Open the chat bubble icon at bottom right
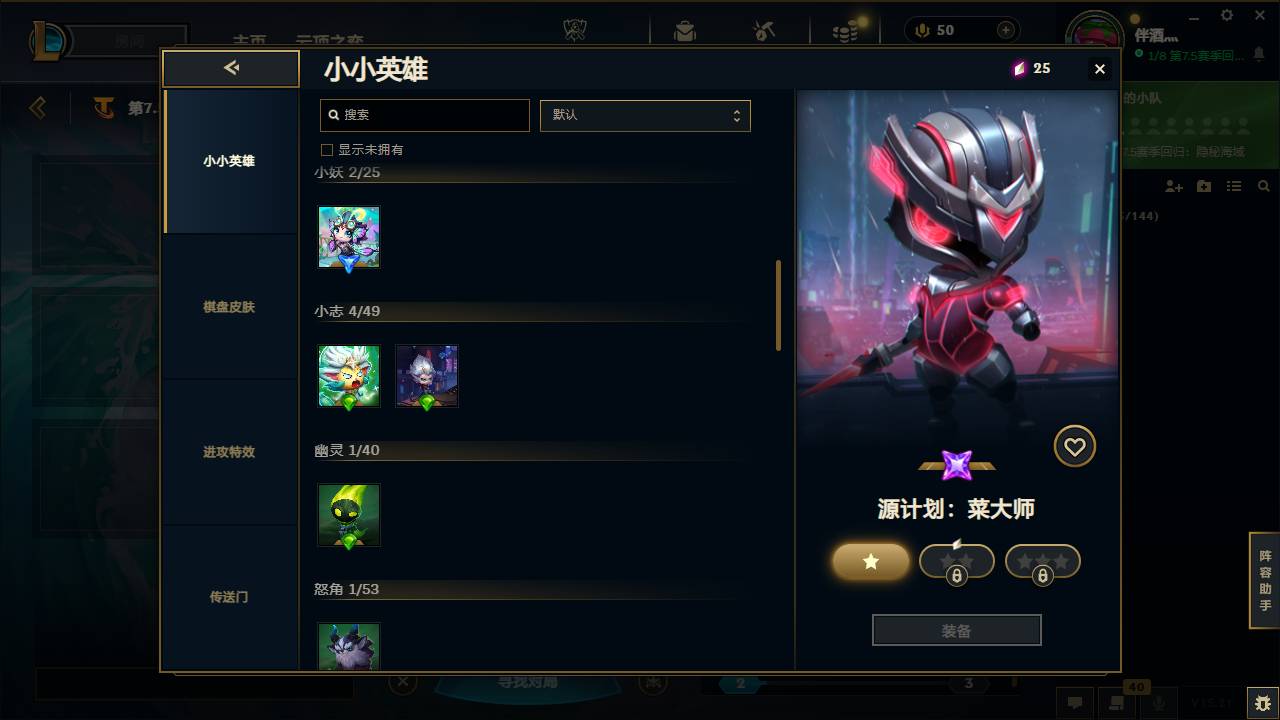Image resolution: width=1280 pixels, height=720 pixels. pos(1075,703)
